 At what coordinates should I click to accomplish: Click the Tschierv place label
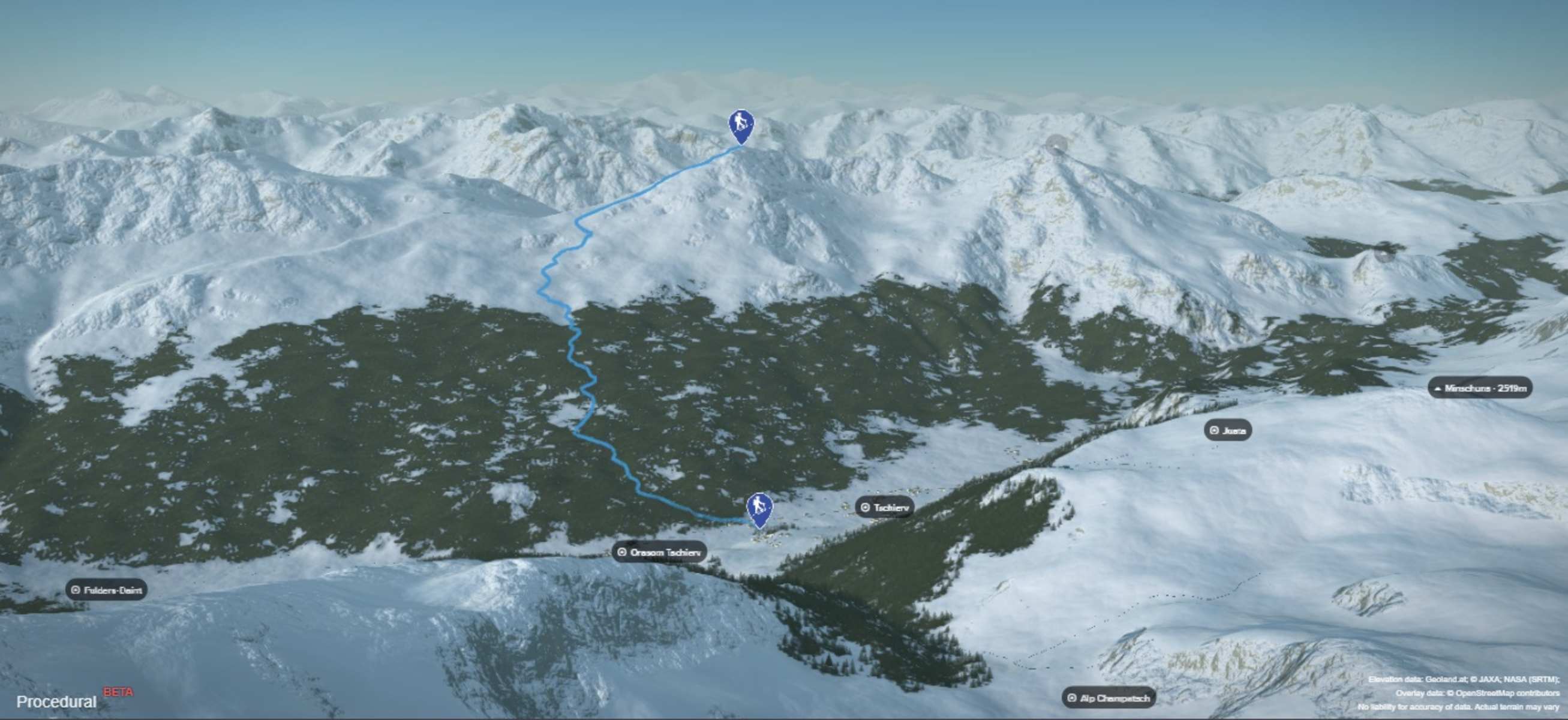click(x=884, y=507)
